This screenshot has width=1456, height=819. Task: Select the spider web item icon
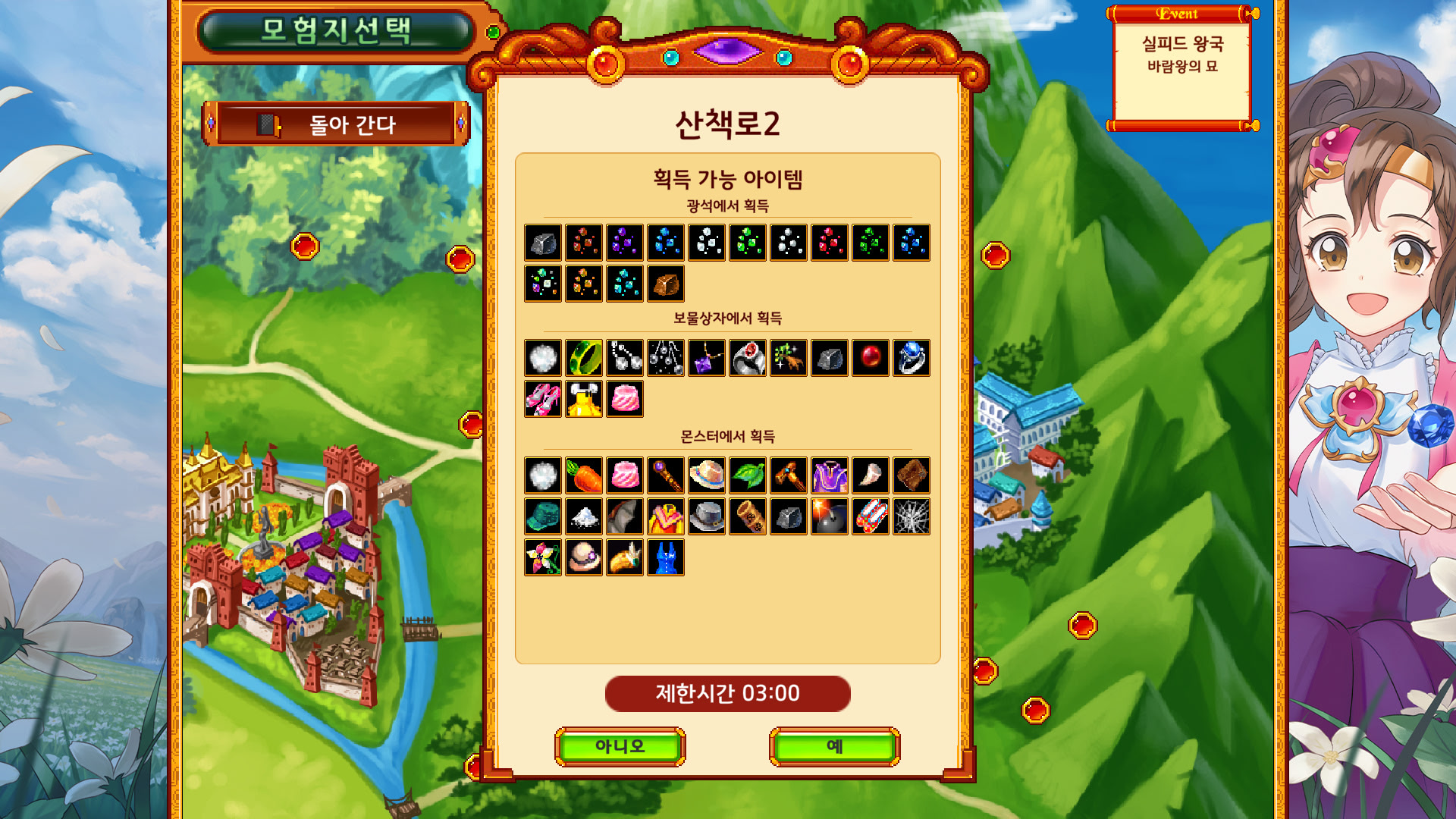pyautogui.click(x=912, y=517)
